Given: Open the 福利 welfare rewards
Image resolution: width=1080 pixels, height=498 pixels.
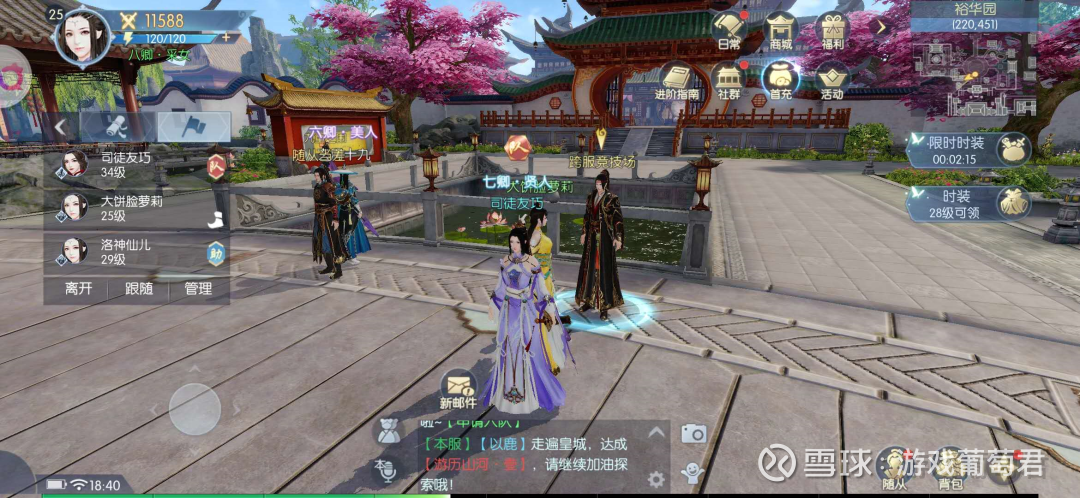Looking at the screenshot, I should pyautogui.click(x=832, y=30).
